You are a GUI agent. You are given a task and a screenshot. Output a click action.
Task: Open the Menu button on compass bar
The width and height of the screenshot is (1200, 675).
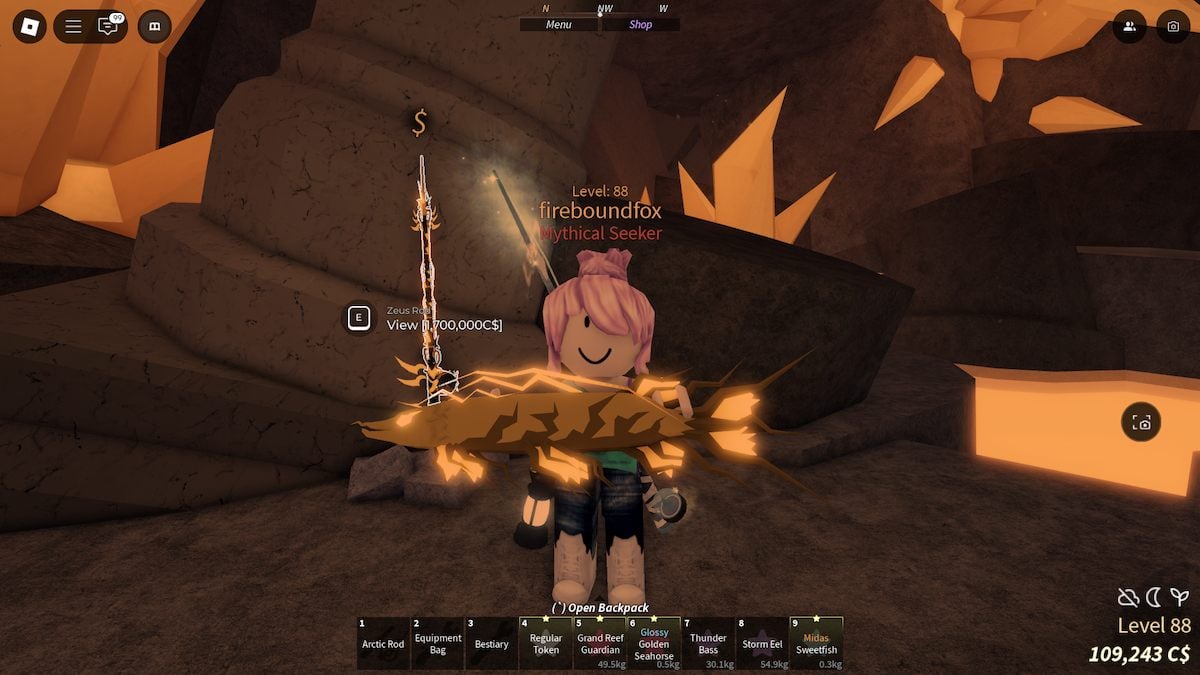[x=559, y=25]
